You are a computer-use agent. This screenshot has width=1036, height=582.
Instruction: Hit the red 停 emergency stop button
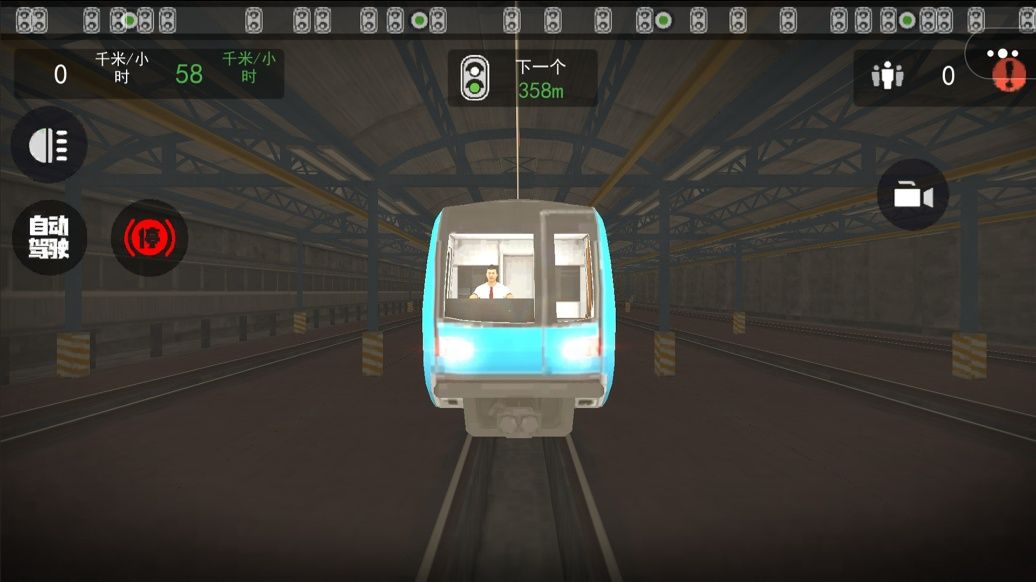point(149,238)
